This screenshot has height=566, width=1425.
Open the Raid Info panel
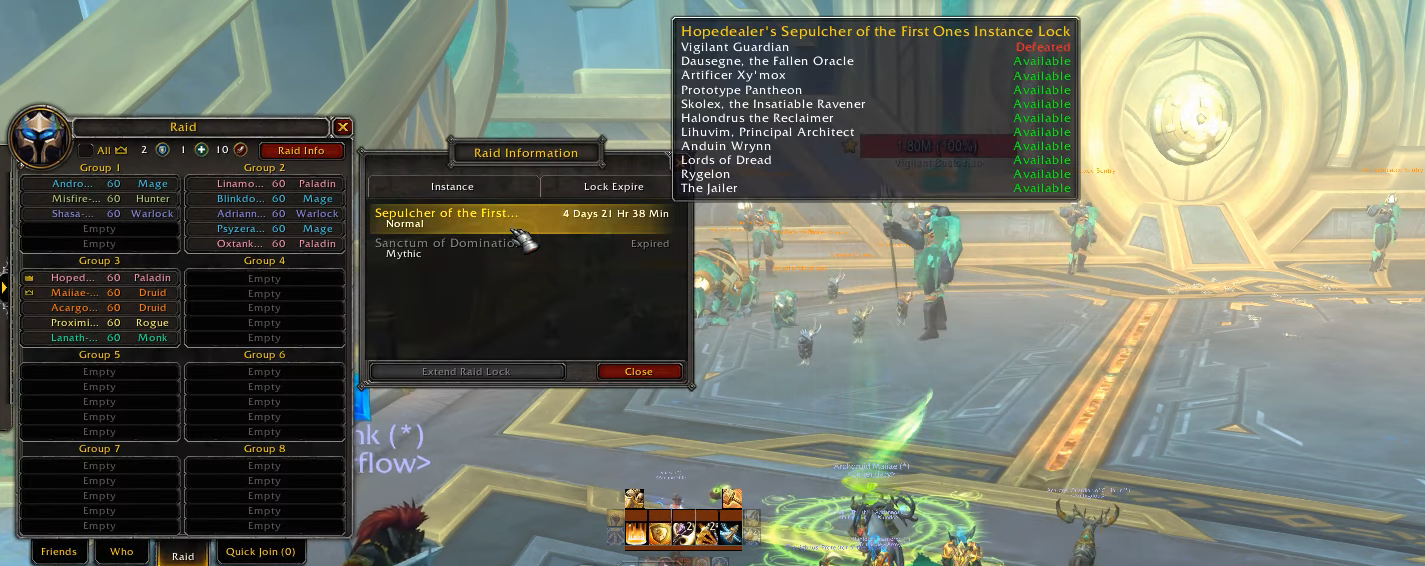point(301,150)
